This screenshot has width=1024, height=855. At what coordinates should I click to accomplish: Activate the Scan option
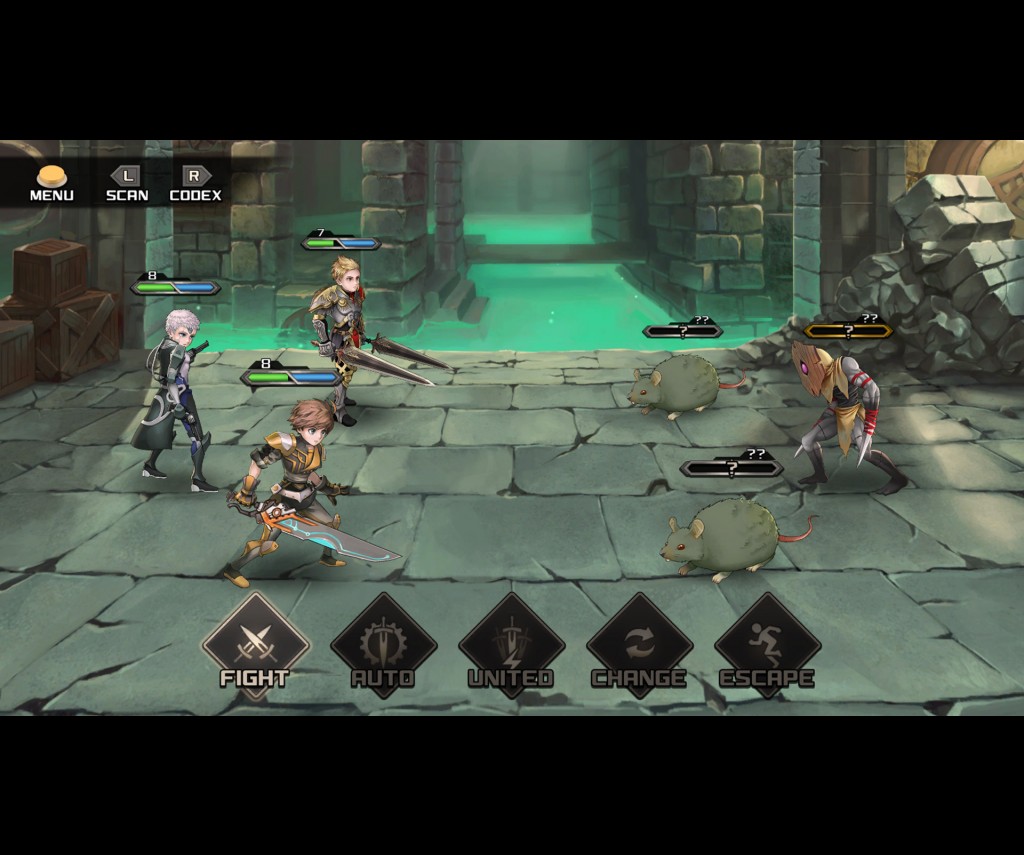(127, 184)
